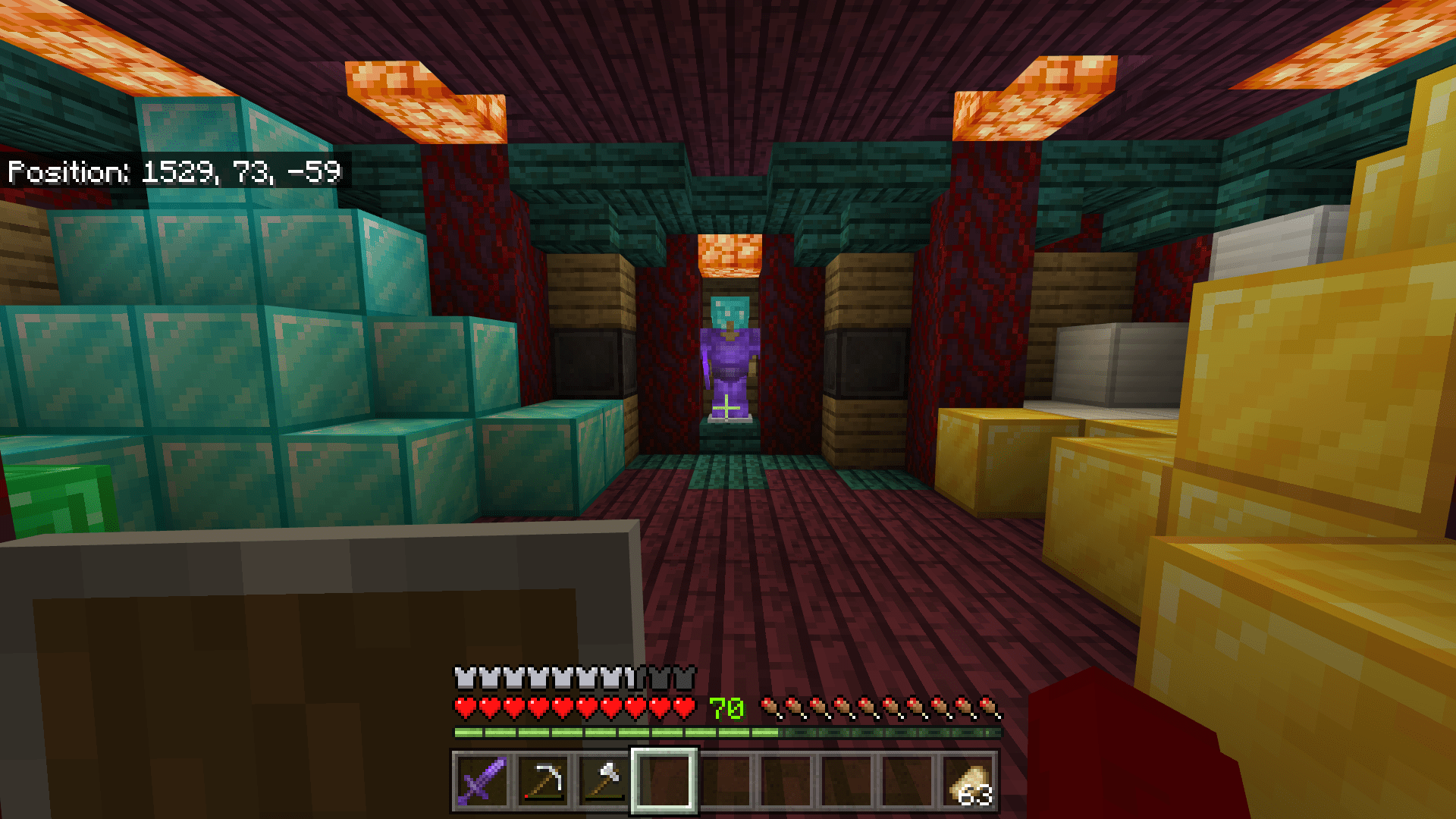Image resolution: width=1456 pixels, height=819 pixels.
Task: Click the Position: 1529, 73, -59 overlay
Action: [x=174, y=172]
